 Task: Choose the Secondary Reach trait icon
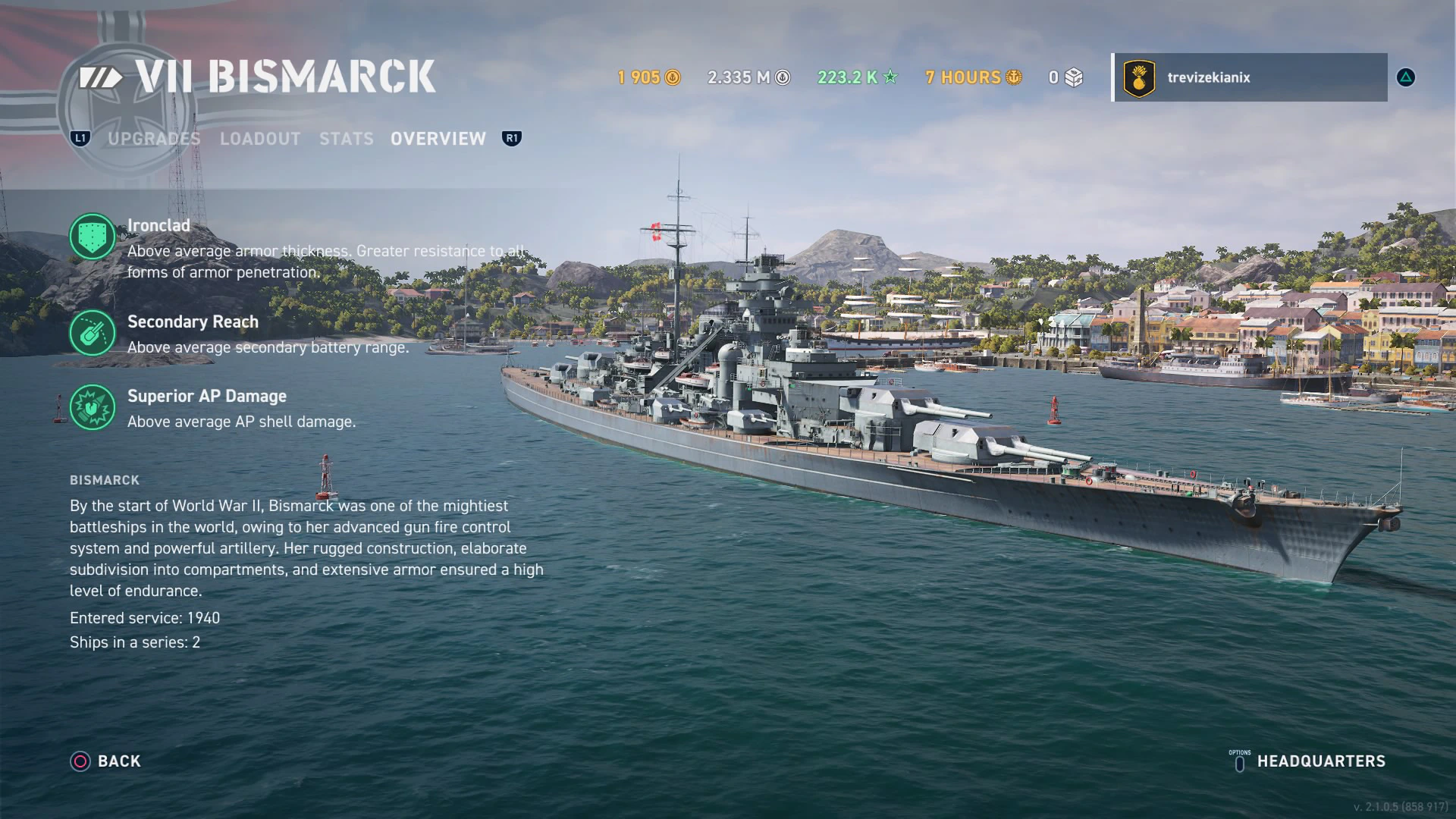pos(93,333)
